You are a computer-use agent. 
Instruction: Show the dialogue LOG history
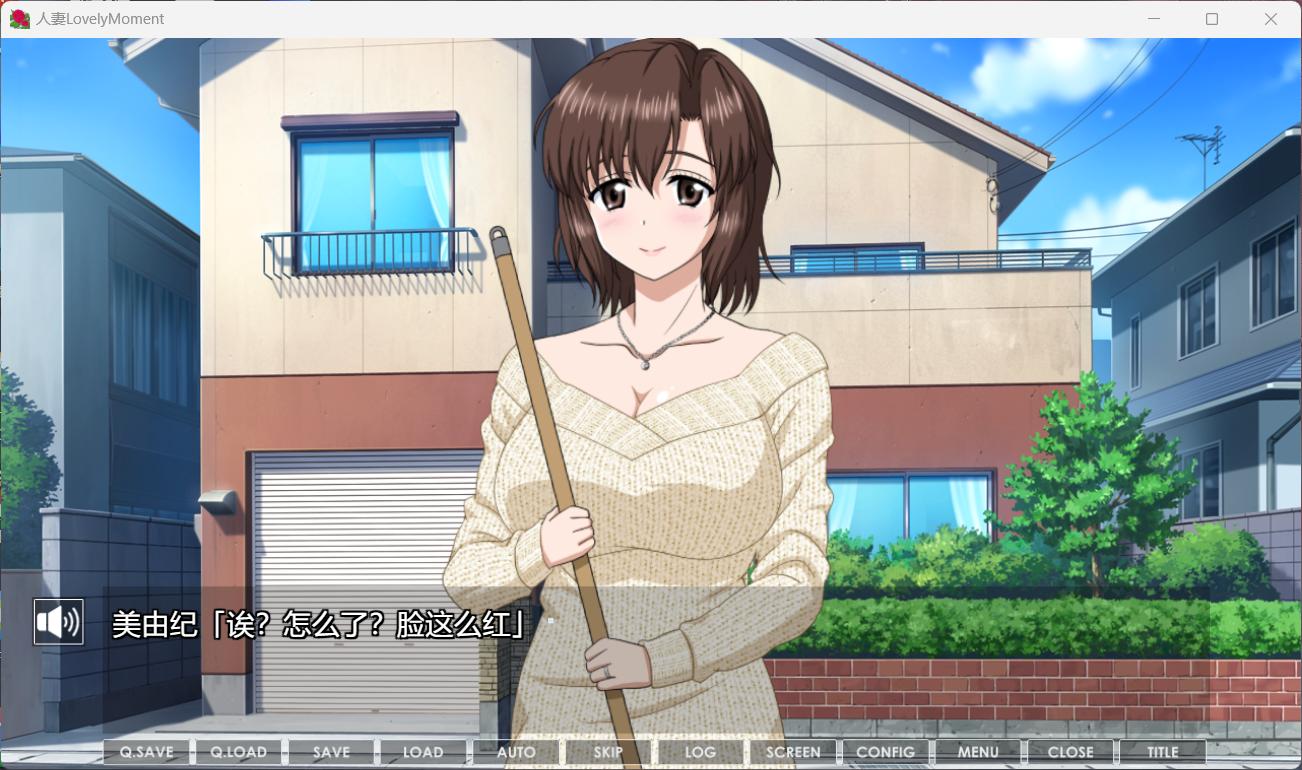[700, 752]
